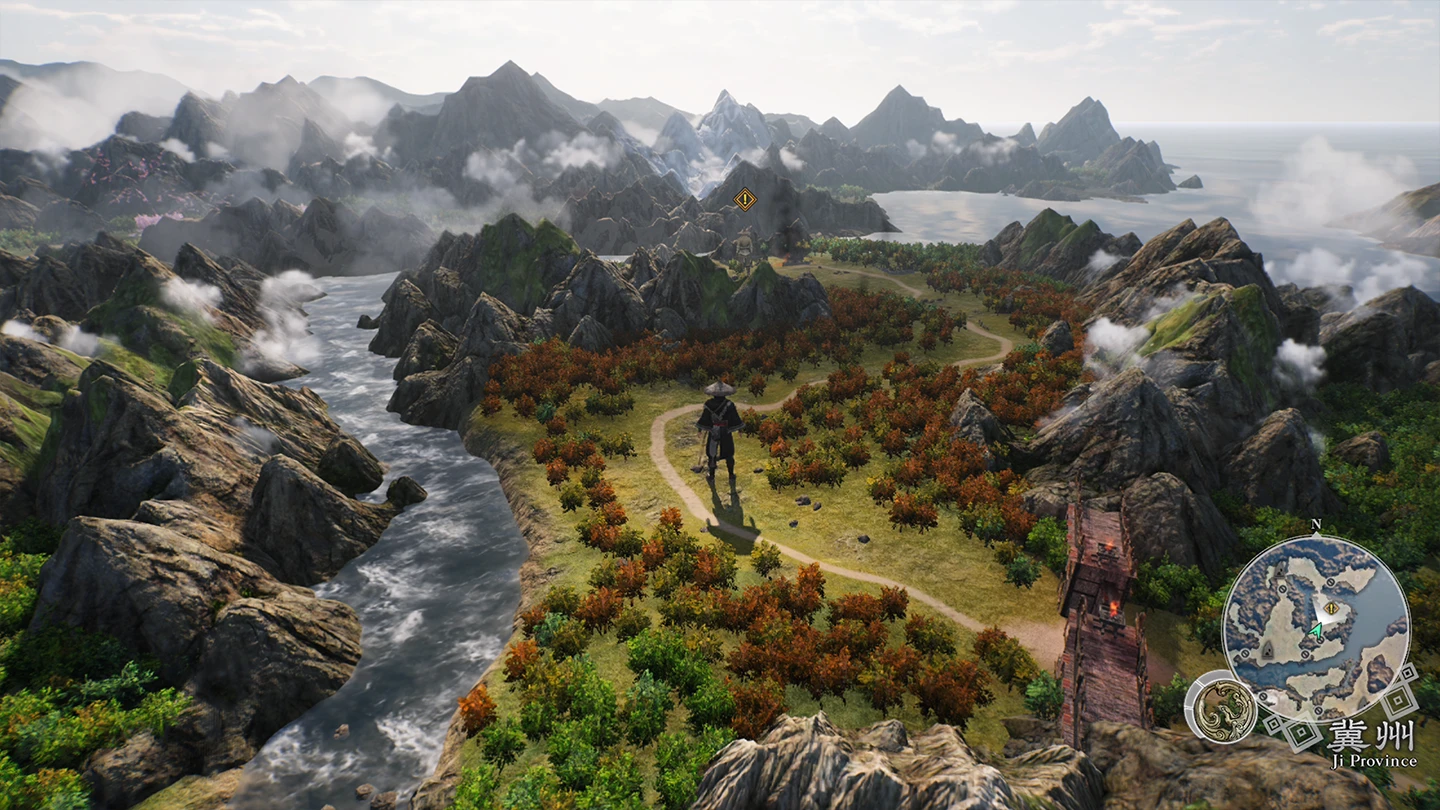Click the road marker east of the player arrow
Viewport: 1440px width, 810px height.
[x=1320, y=639]
